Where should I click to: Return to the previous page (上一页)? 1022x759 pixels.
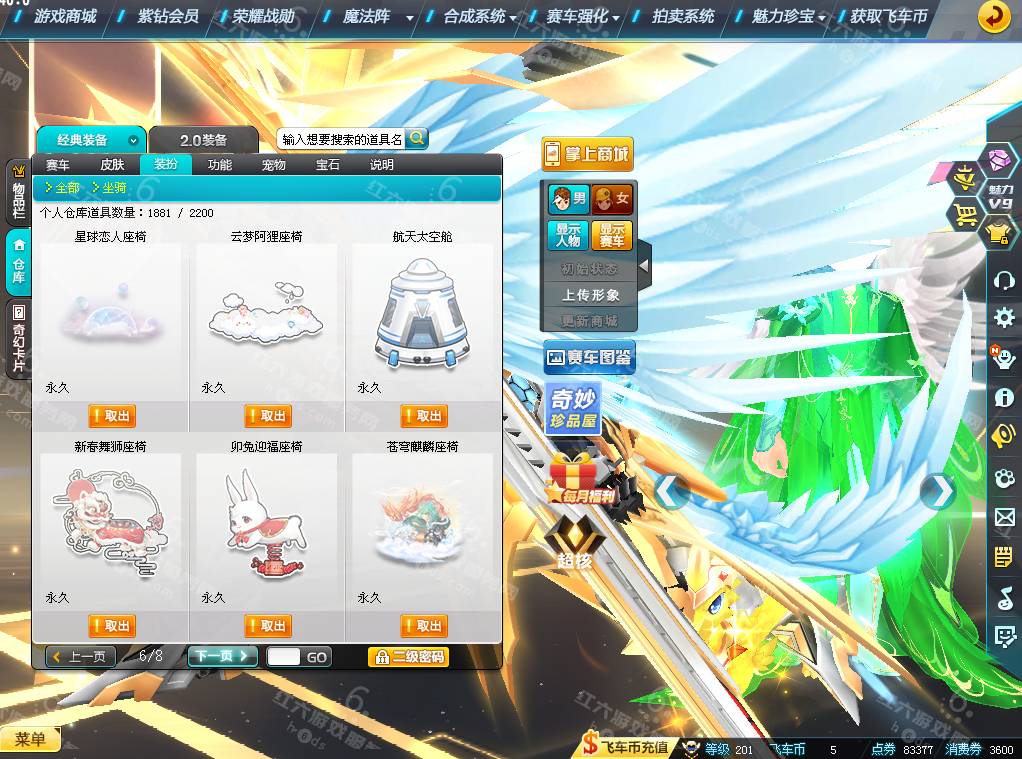[x=81, y=657]
